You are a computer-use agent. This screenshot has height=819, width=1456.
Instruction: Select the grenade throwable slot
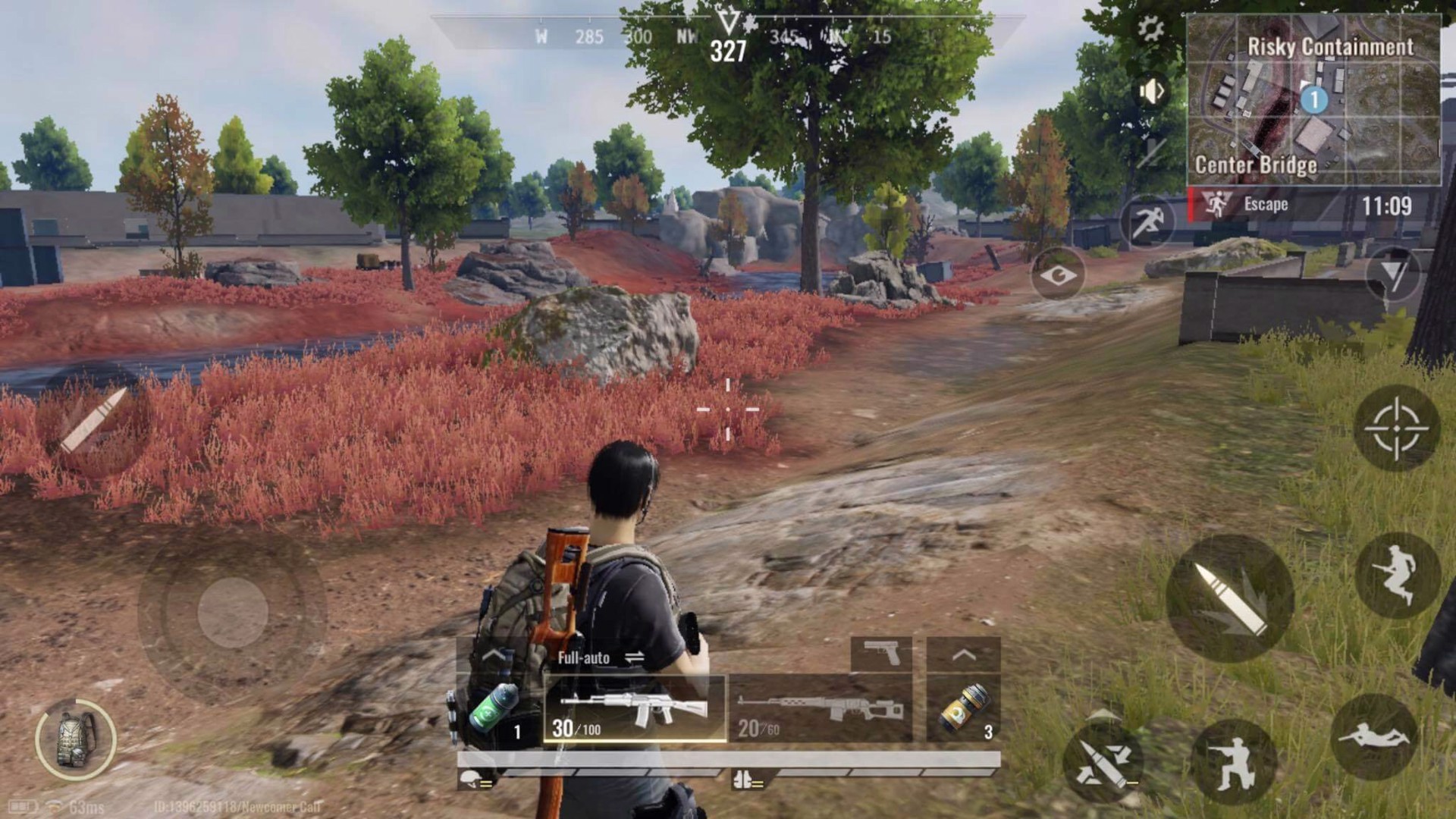click(963, 709)
